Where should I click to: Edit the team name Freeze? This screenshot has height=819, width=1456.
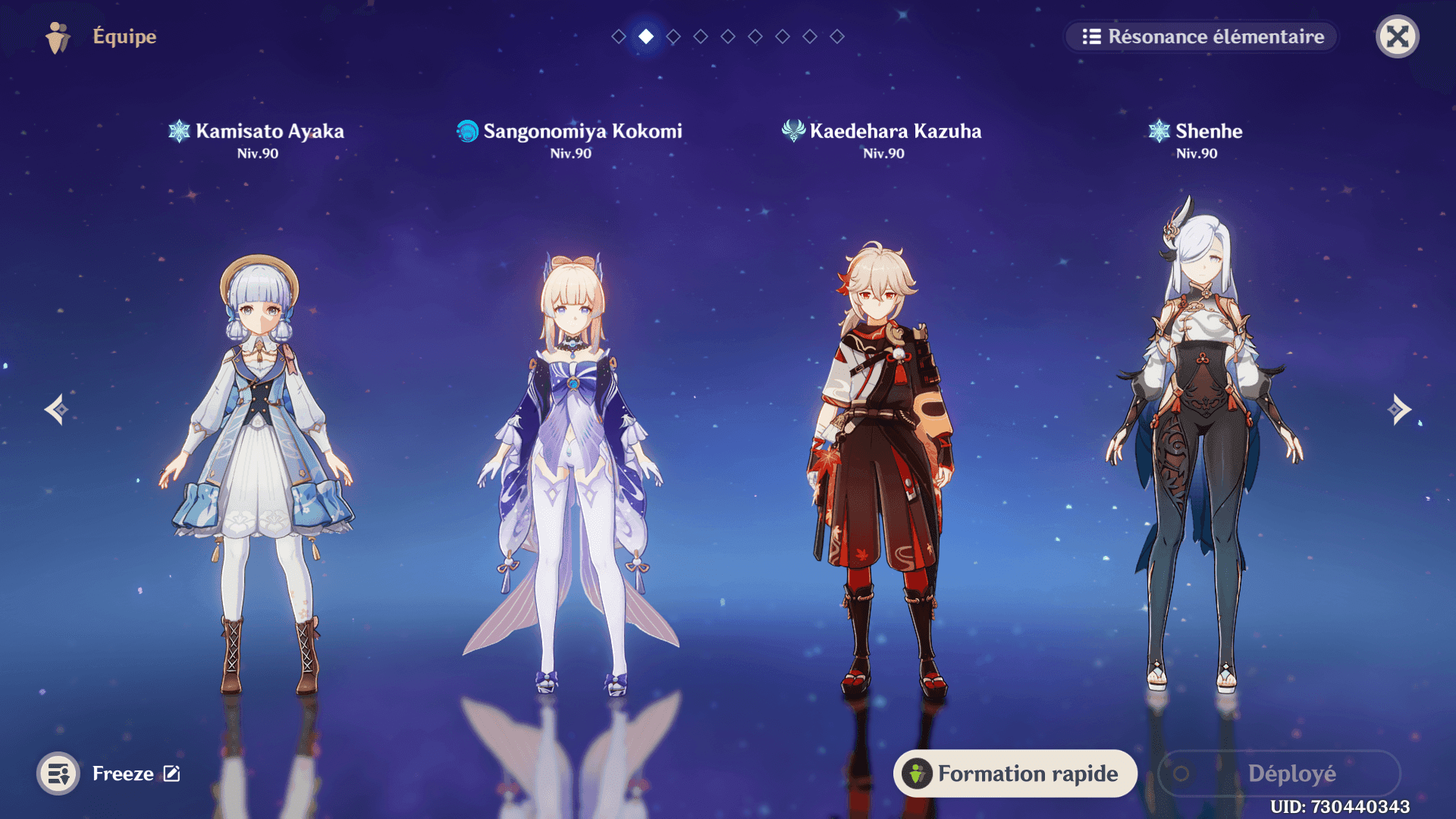172,773
